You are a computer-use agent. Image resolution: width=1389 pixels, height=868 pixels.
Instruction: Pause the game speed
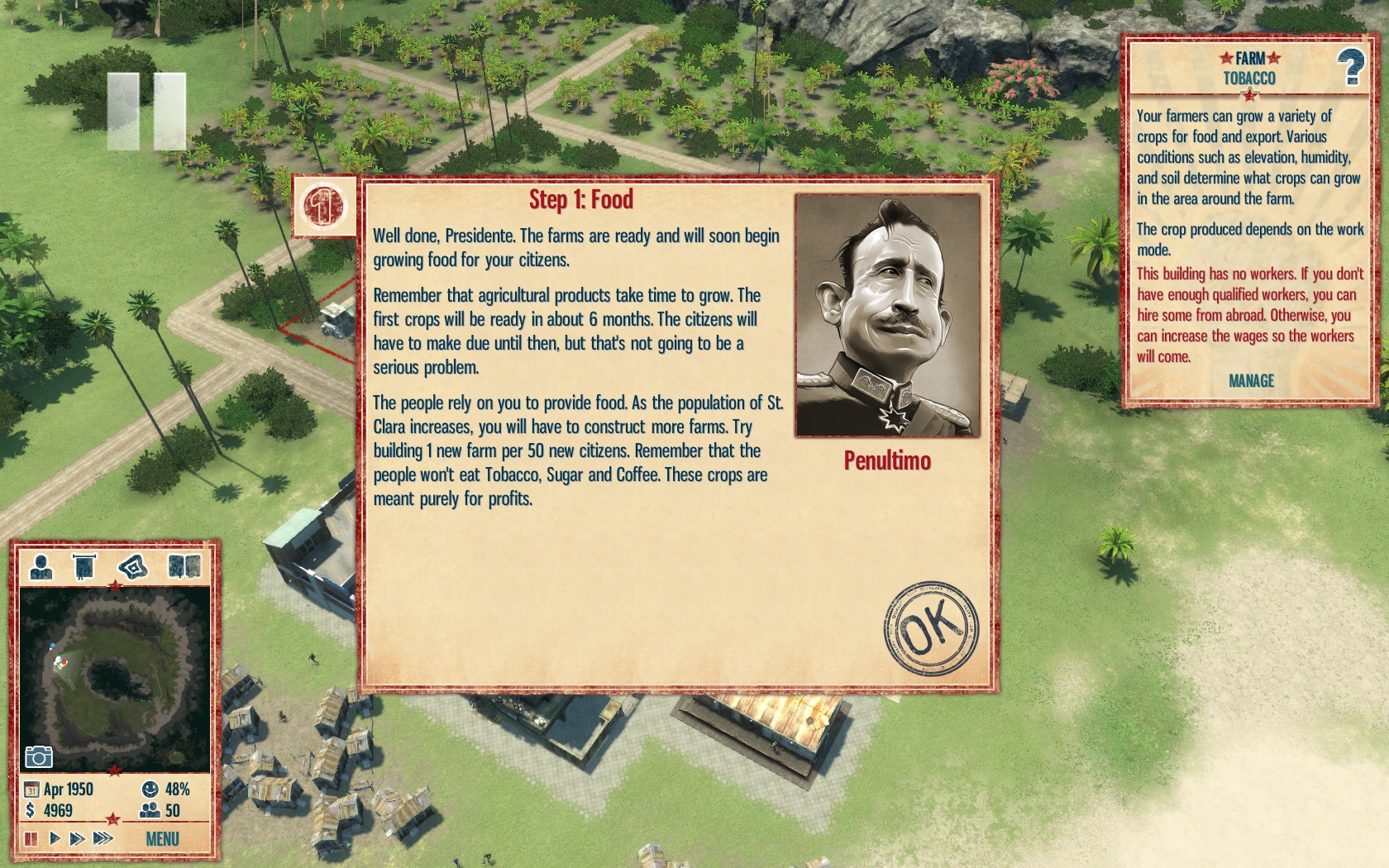click(31, 839)
